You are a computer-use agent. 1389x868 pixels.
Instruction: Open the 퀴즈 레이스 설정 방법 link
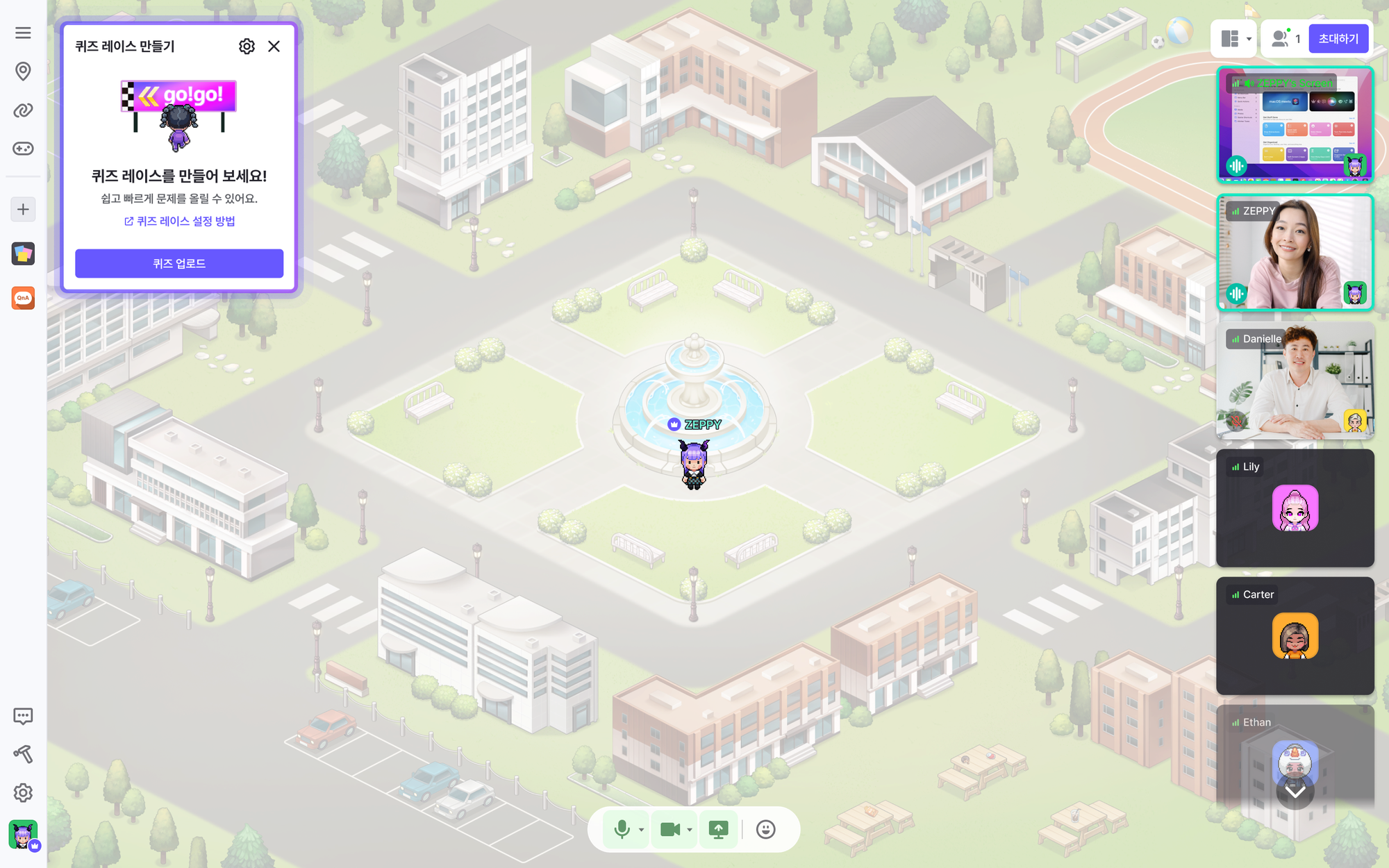(179, 221)
